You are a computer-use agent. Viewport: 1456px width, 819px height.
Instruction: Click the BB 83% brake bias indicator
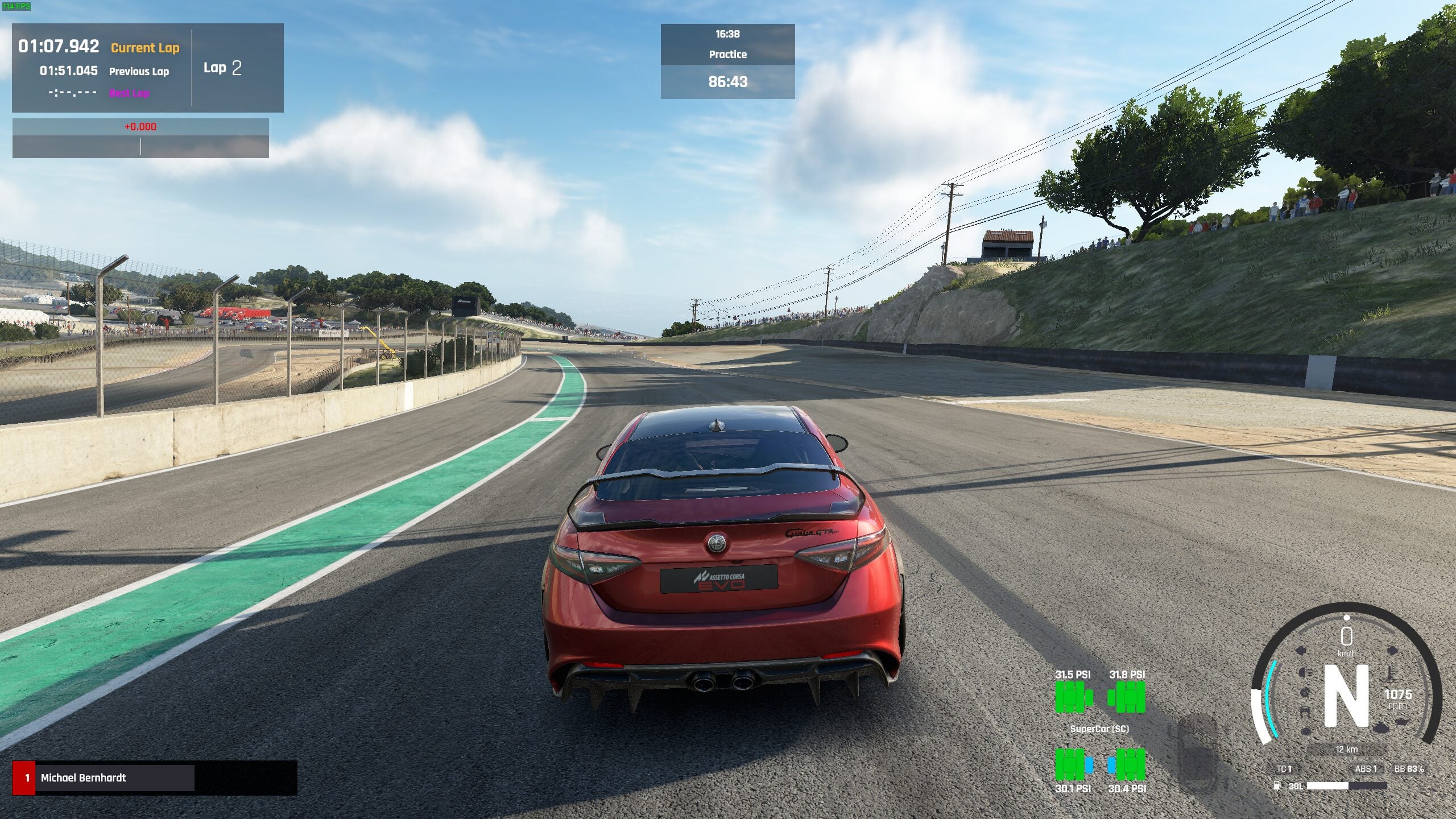1409,769
